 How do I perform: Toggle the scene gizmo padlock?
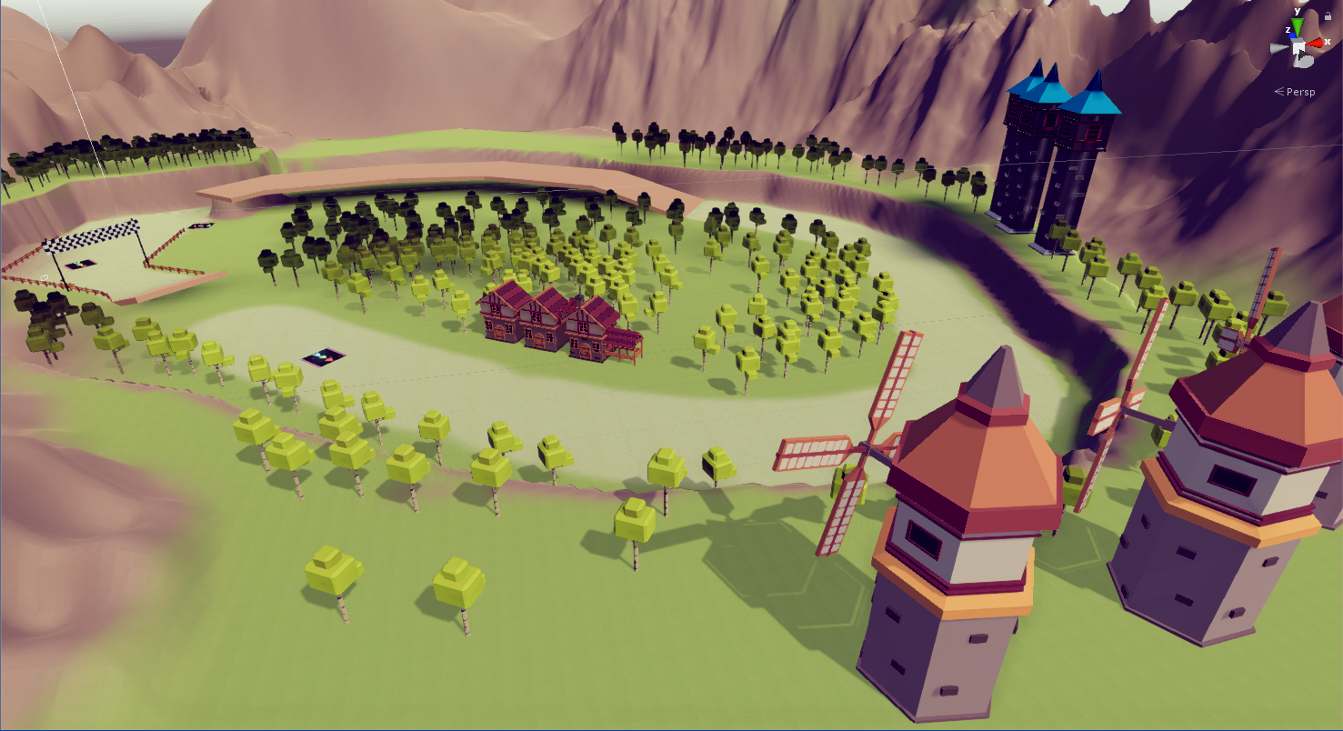click(1328, 15)
